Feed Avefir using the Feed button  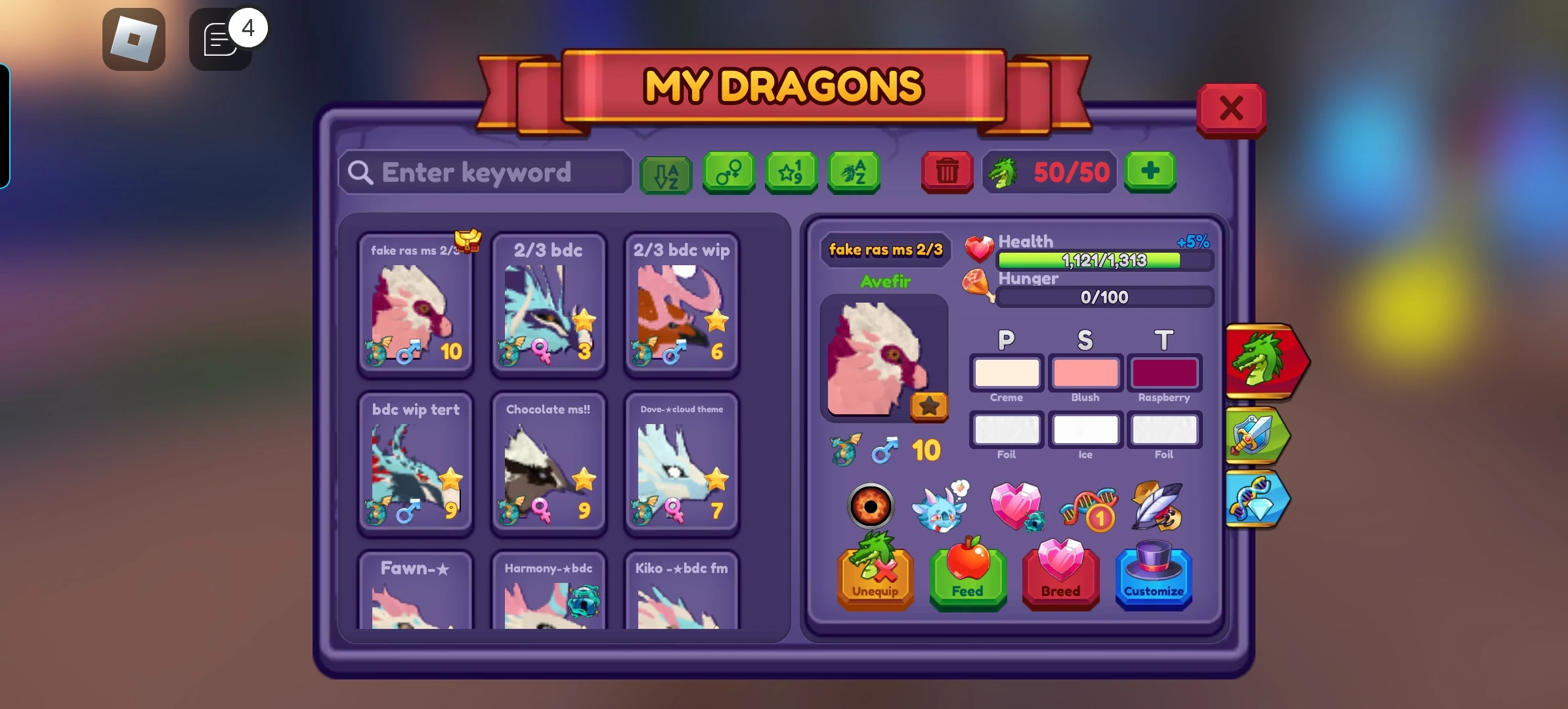(968, 578)
